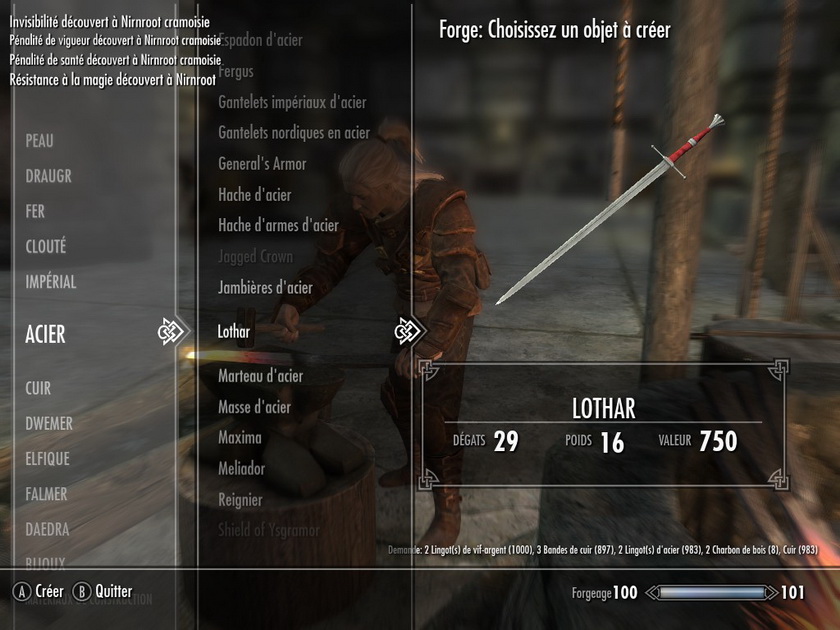Click the ACIER category
The height and width of the screenshot is (630, 840).
(46, 335)
